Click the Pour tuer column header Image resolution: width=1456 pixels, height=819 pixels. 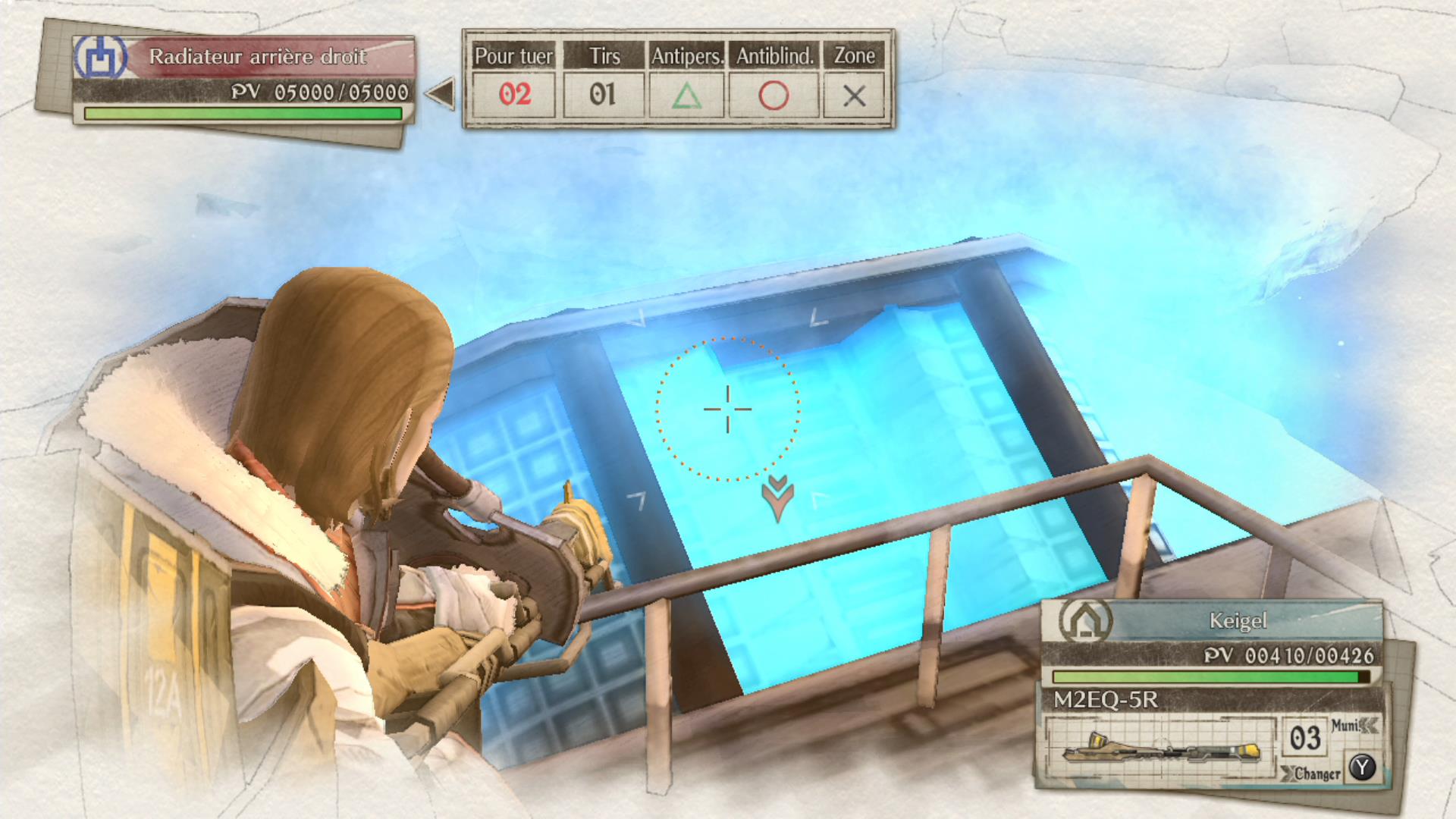tap(513, 55)
